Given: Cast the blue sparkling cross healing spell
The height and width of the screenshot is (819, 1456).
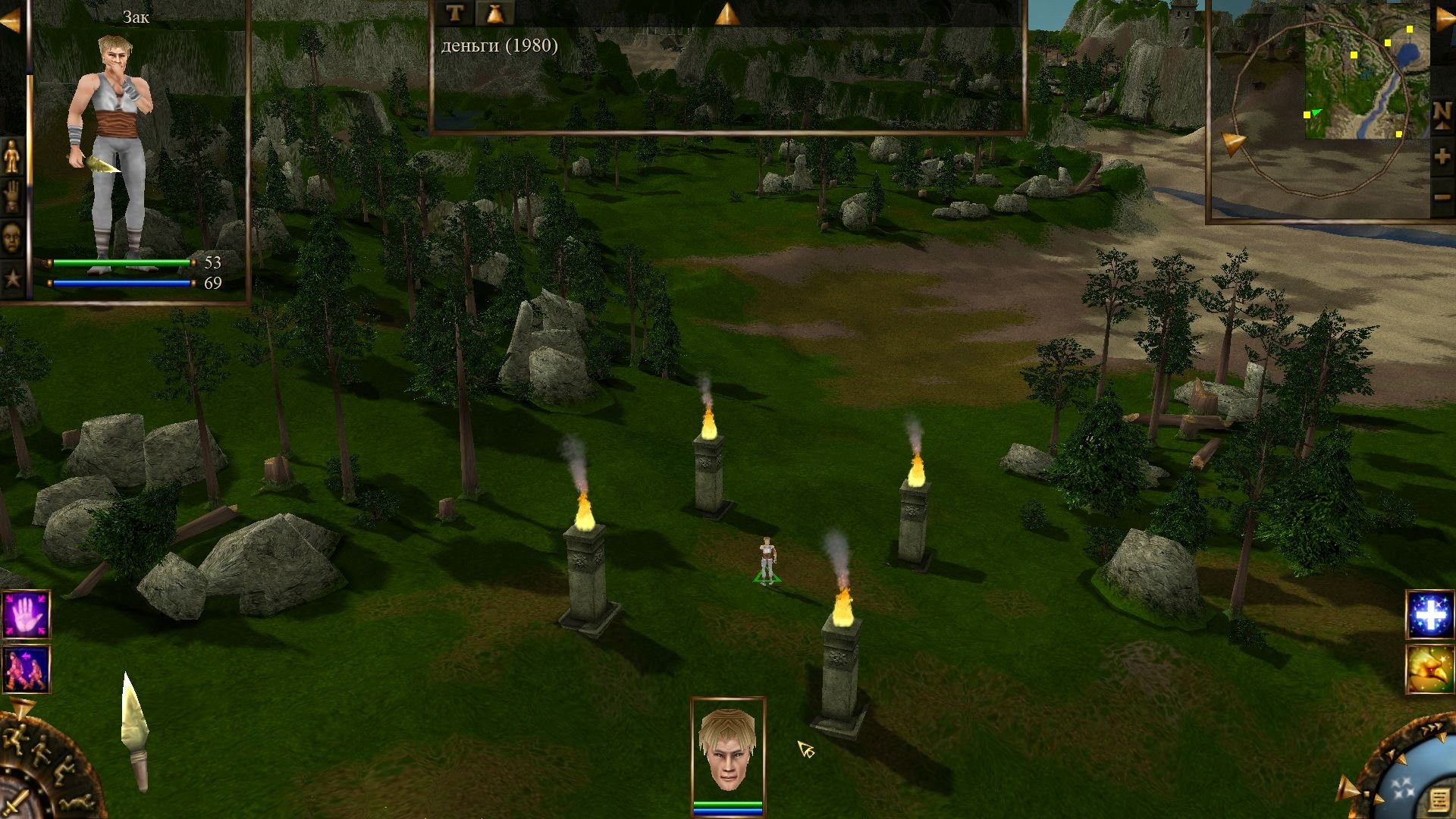Looking at the screenshot, I should 1429,615.
